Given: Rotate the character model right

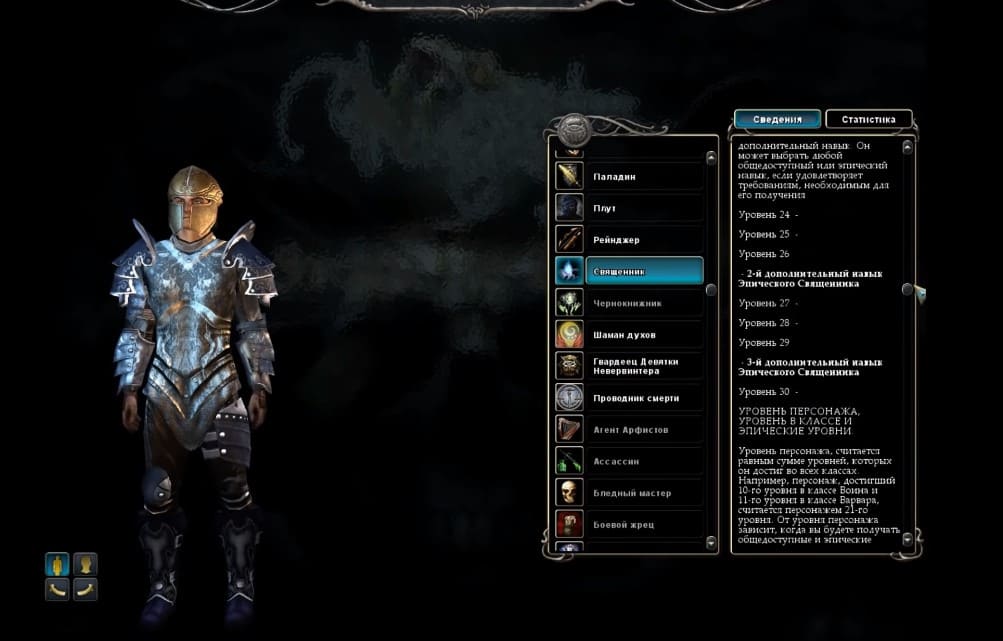Looking at the screenshot, I should 86,590.
